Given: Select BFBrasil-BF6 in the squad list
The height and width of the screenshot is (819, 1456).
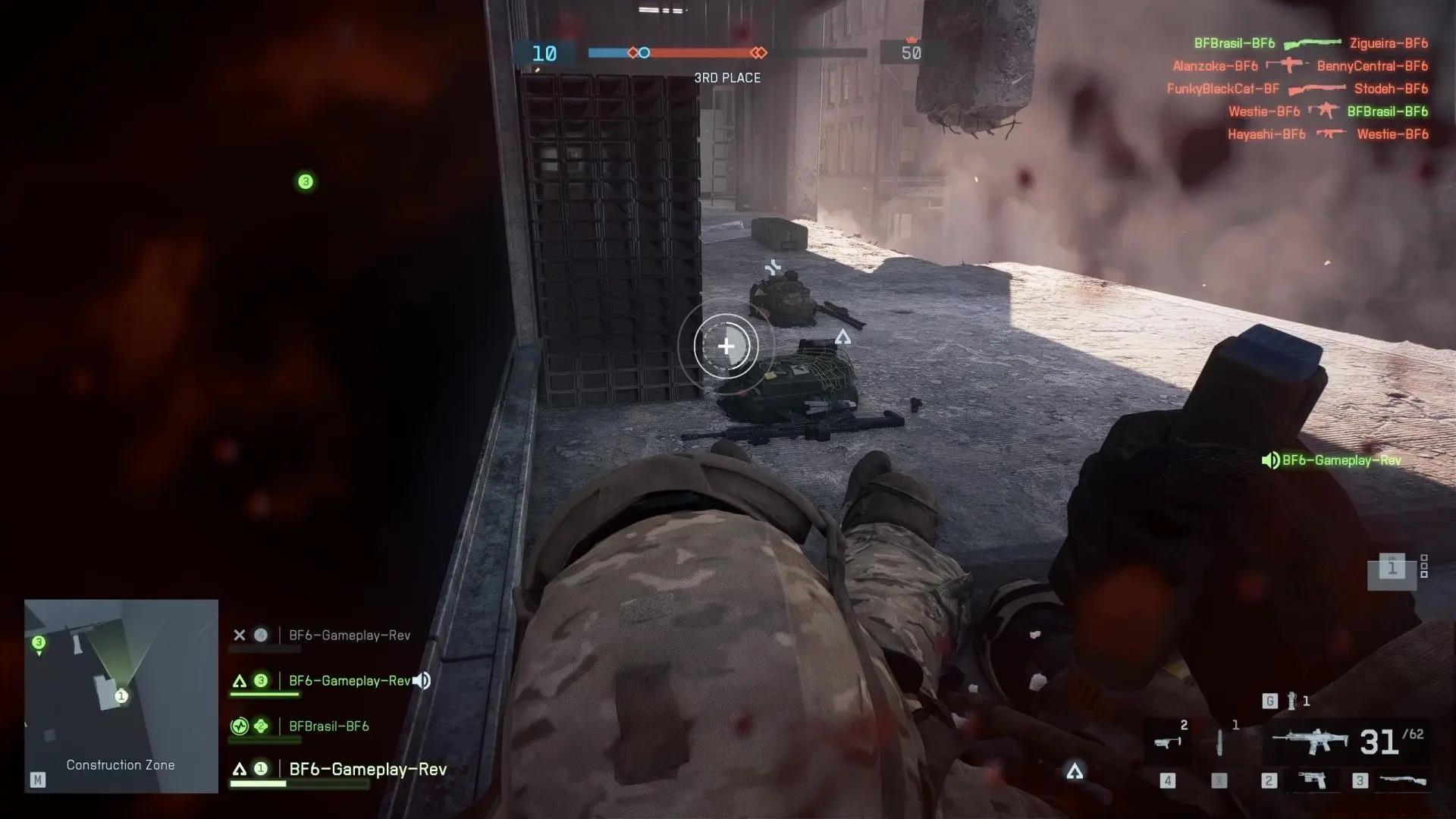Looking at the screenshot, I should (328, 726).
